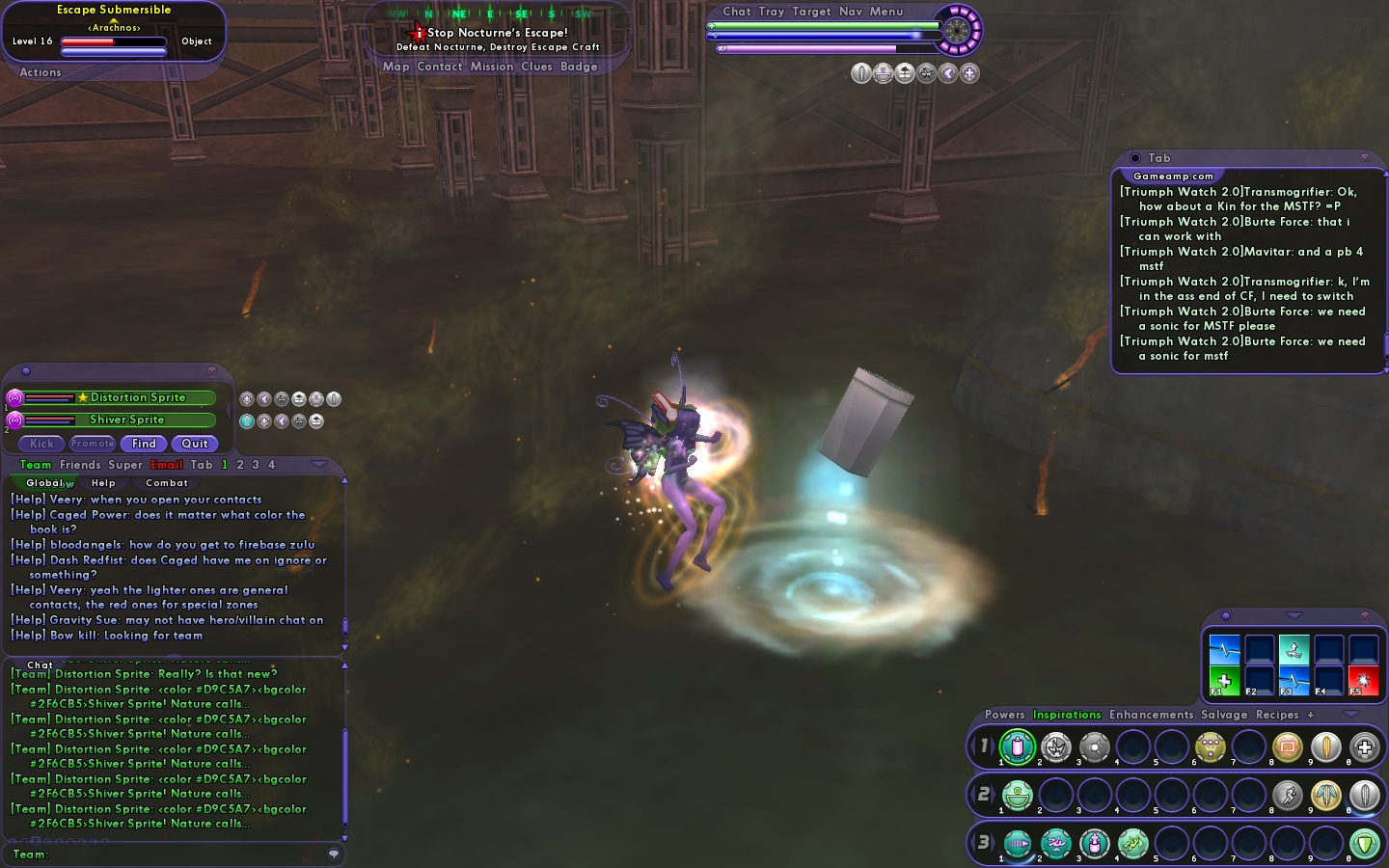This screenshot has width=1389, height=868.
Task: Select teammate Shiver Sprite
Action: 126,420
